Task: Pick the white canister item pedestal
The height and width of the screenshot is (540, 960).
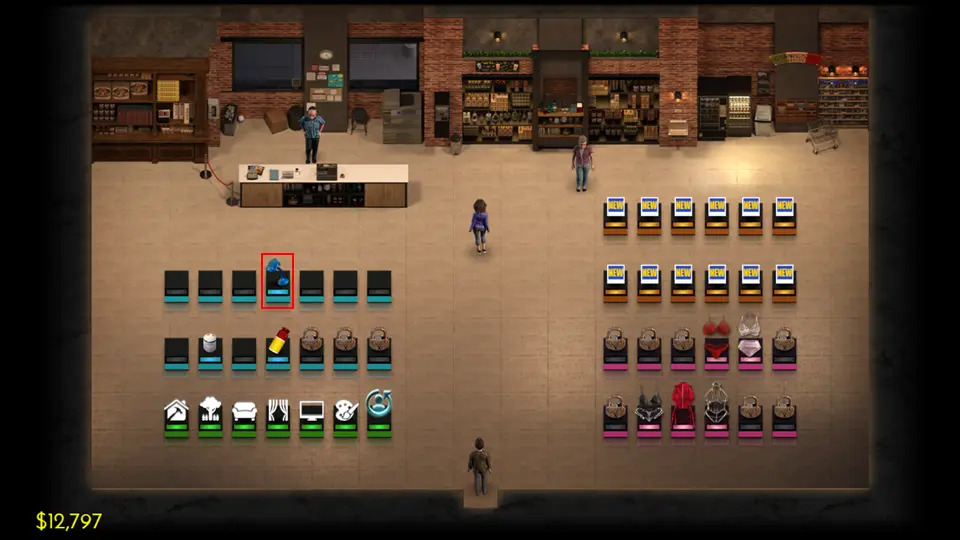Action: (x=210, y=350)
